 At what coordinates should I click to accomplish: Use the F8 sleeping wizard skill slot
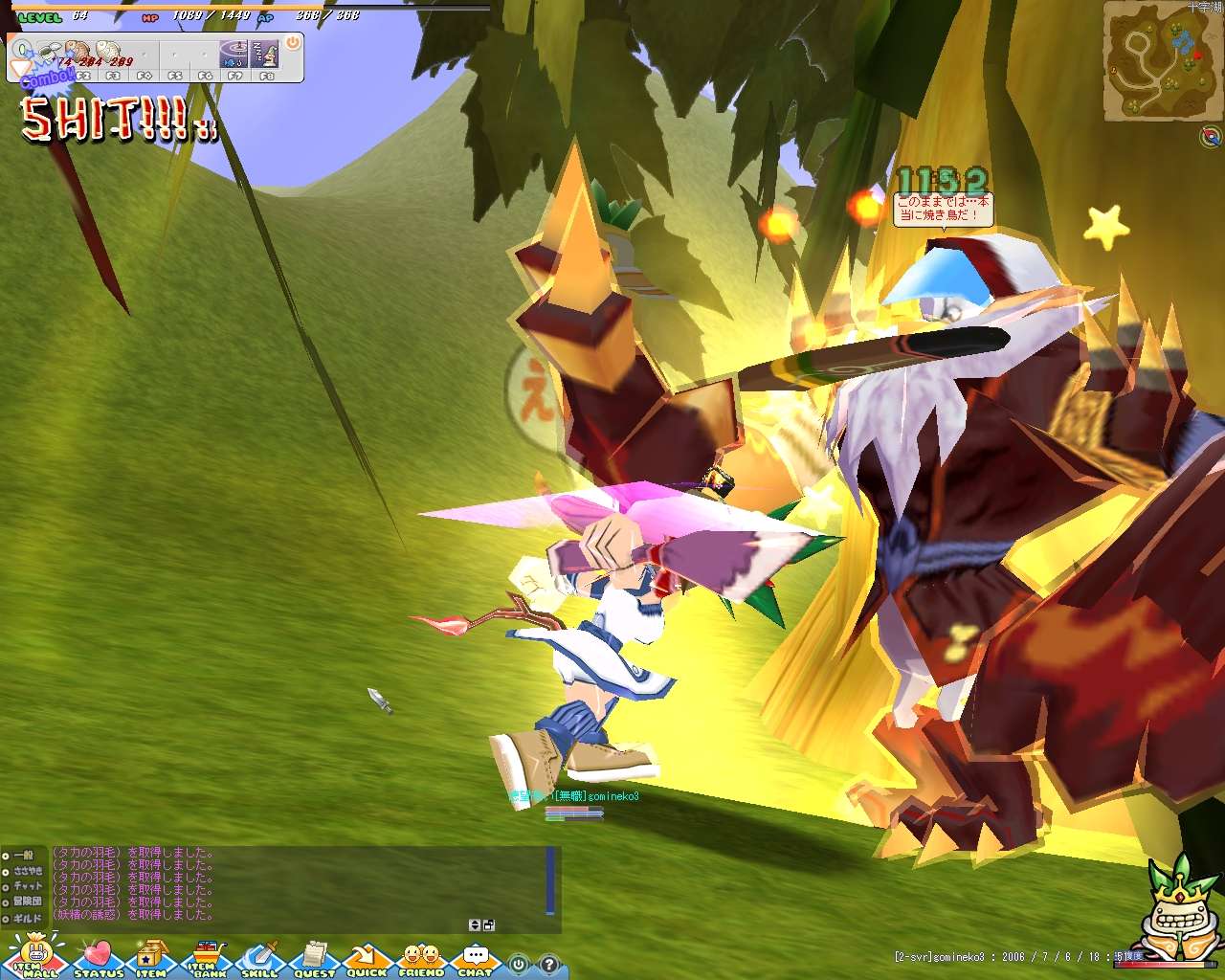click(265, 55)
